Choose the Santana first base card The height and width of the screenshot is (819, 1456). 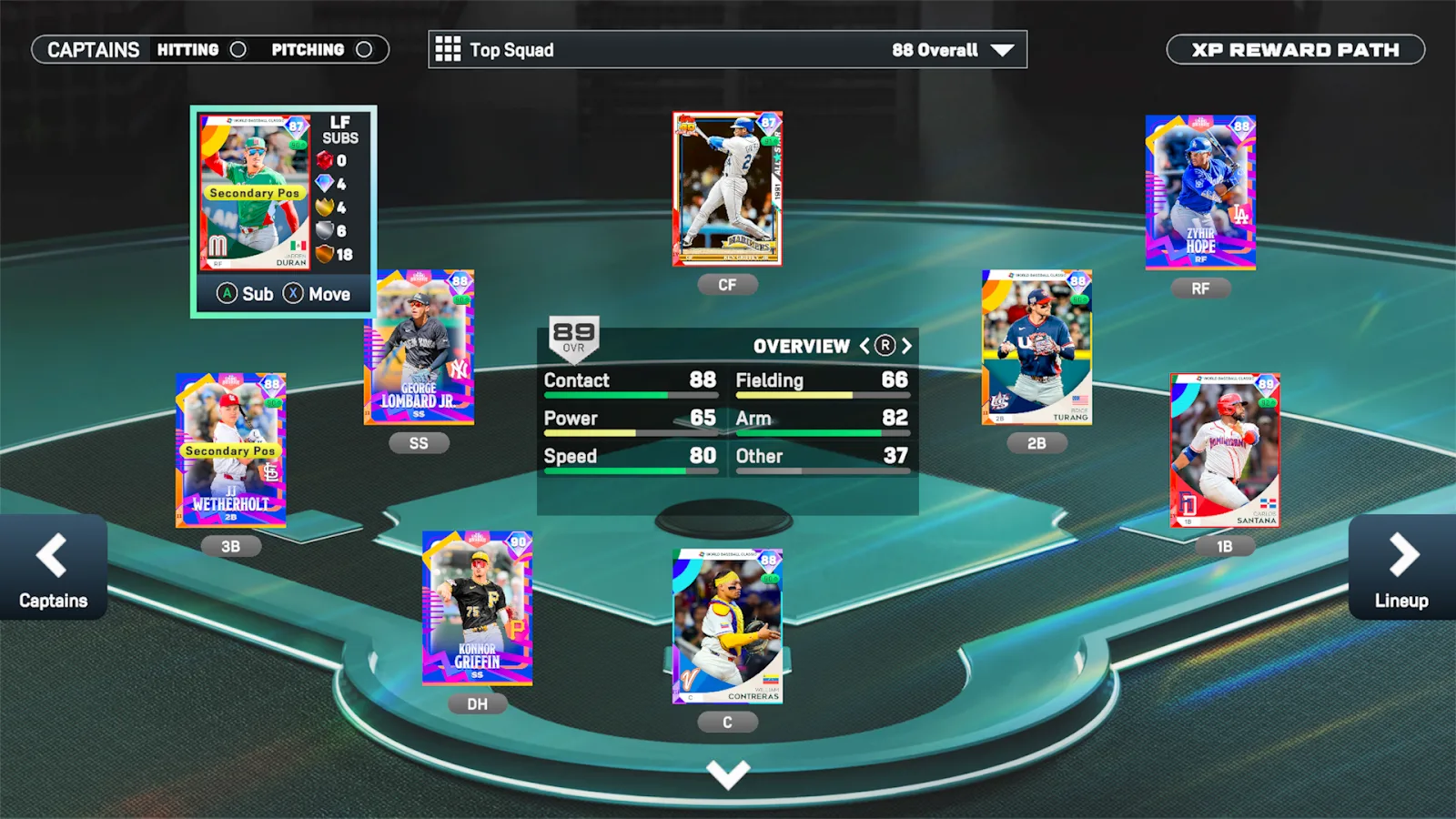1225,450
